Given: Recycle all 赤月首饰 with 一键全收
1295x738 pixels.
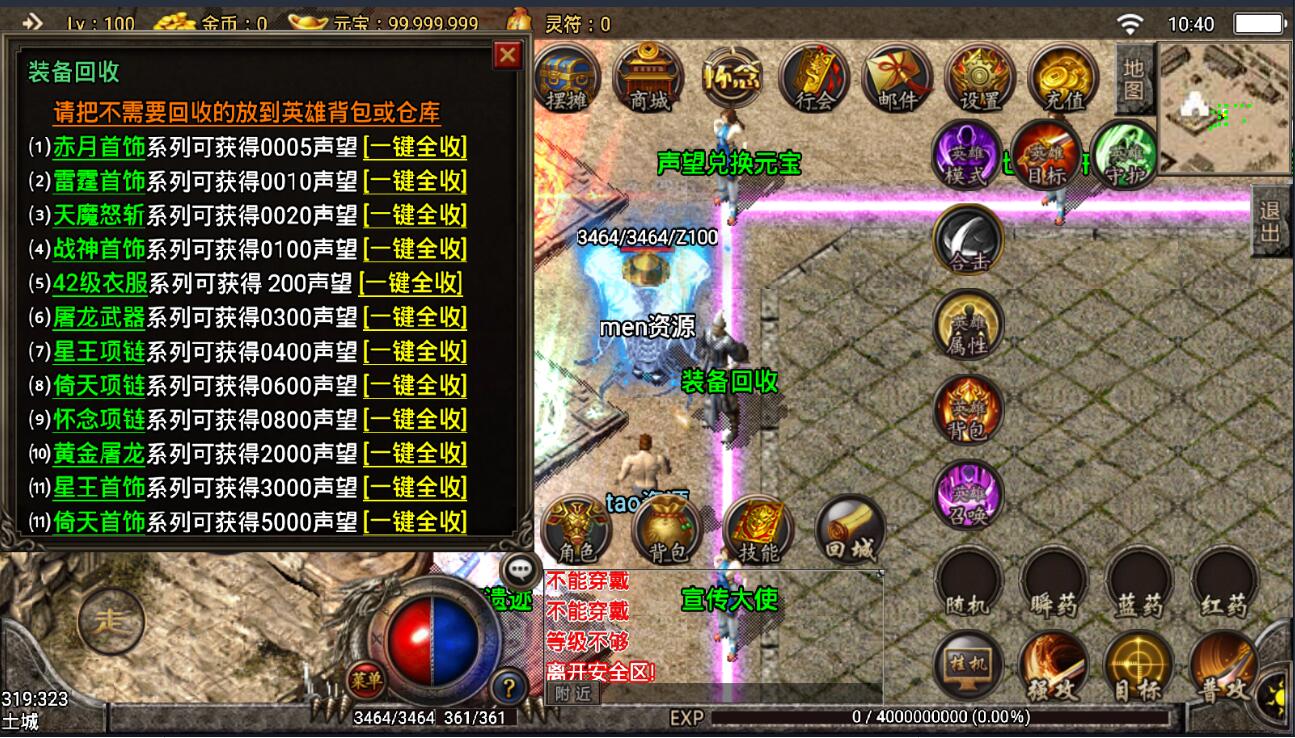Looking at the screenshot, I should pos(415,147).
